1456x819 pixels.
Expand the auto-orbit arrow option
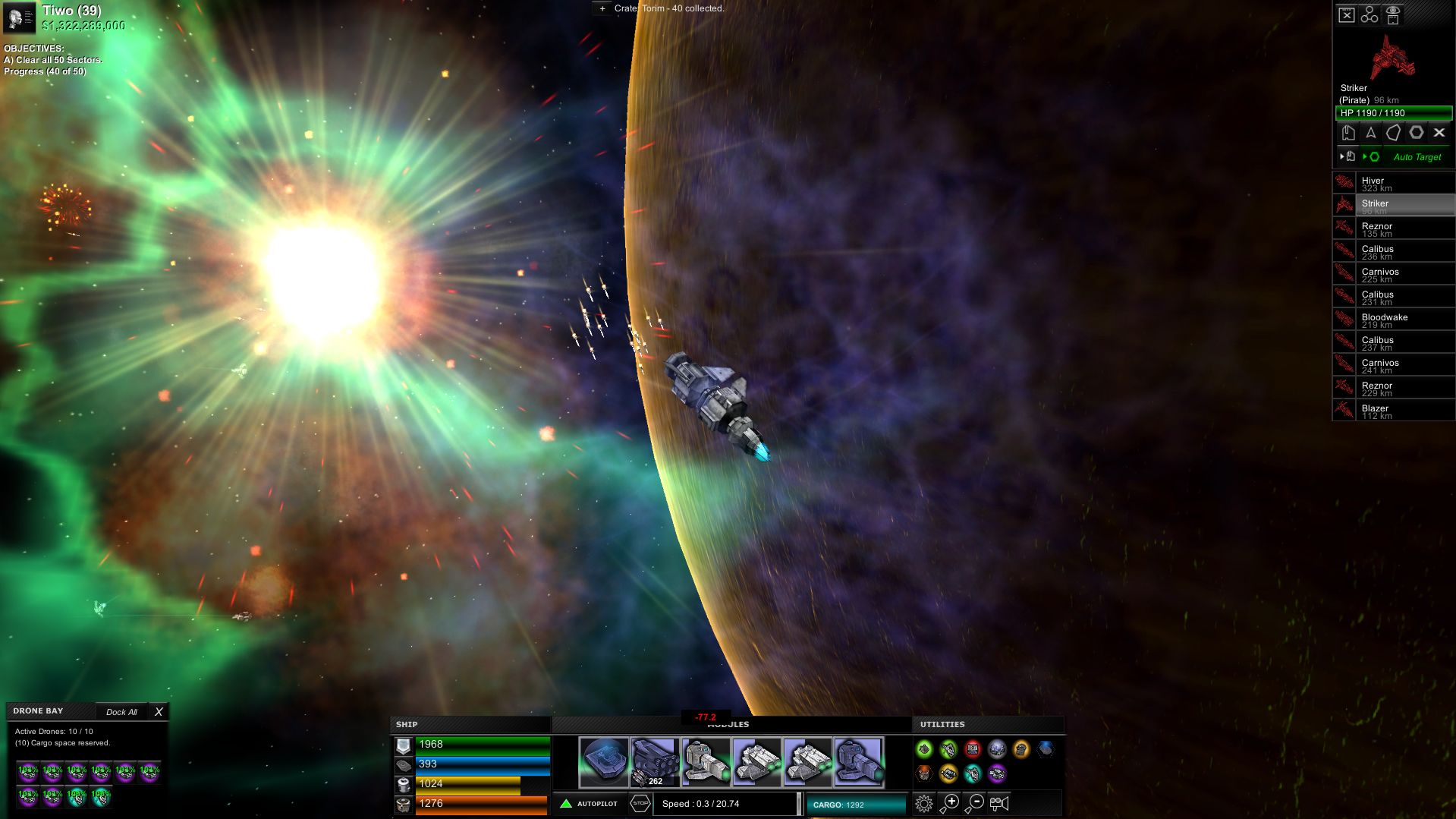pos(1365,156)
